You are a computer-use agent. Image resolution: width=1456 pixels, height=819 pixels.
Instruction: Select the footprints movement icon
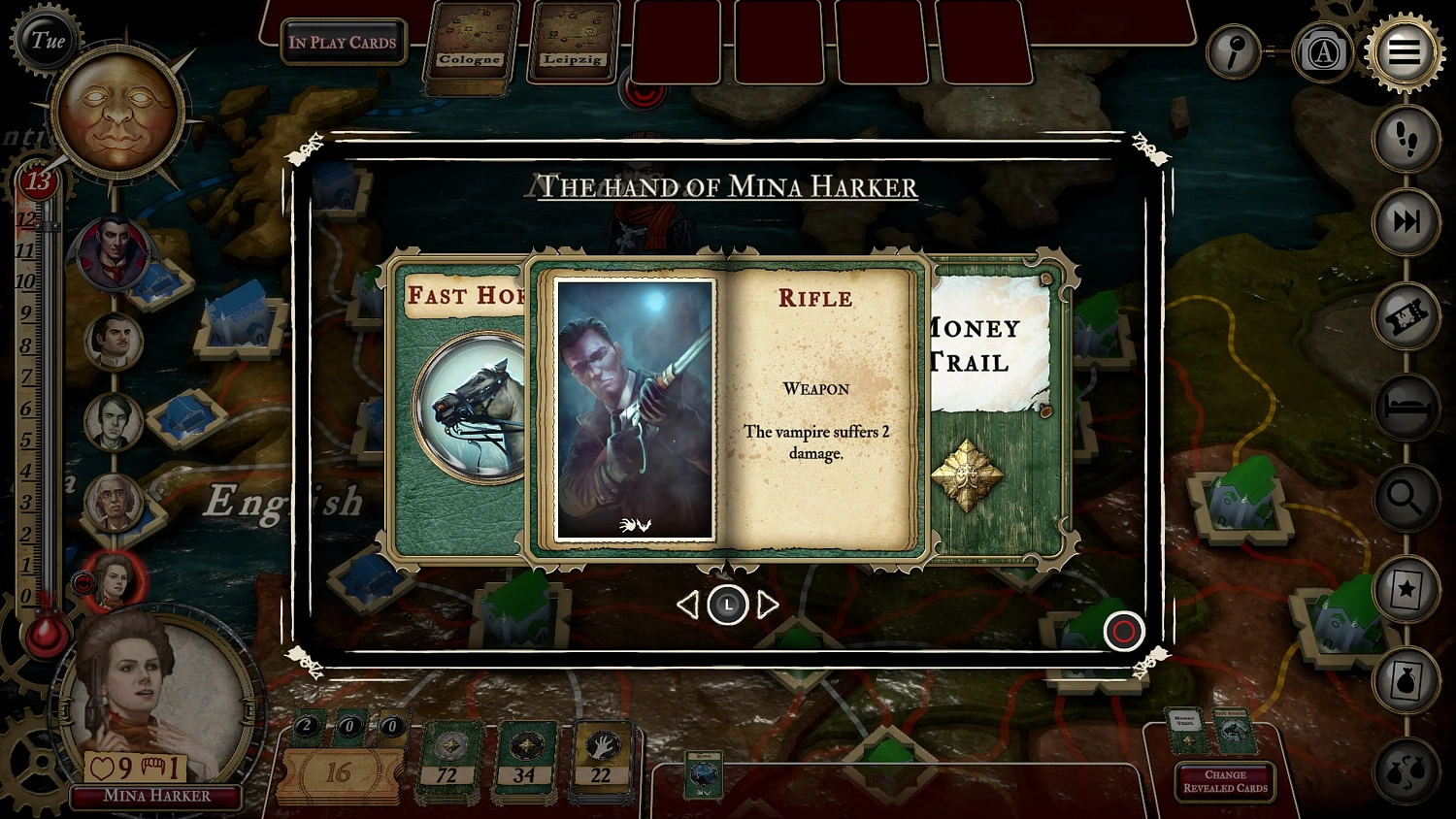[x=1405, y=139]
